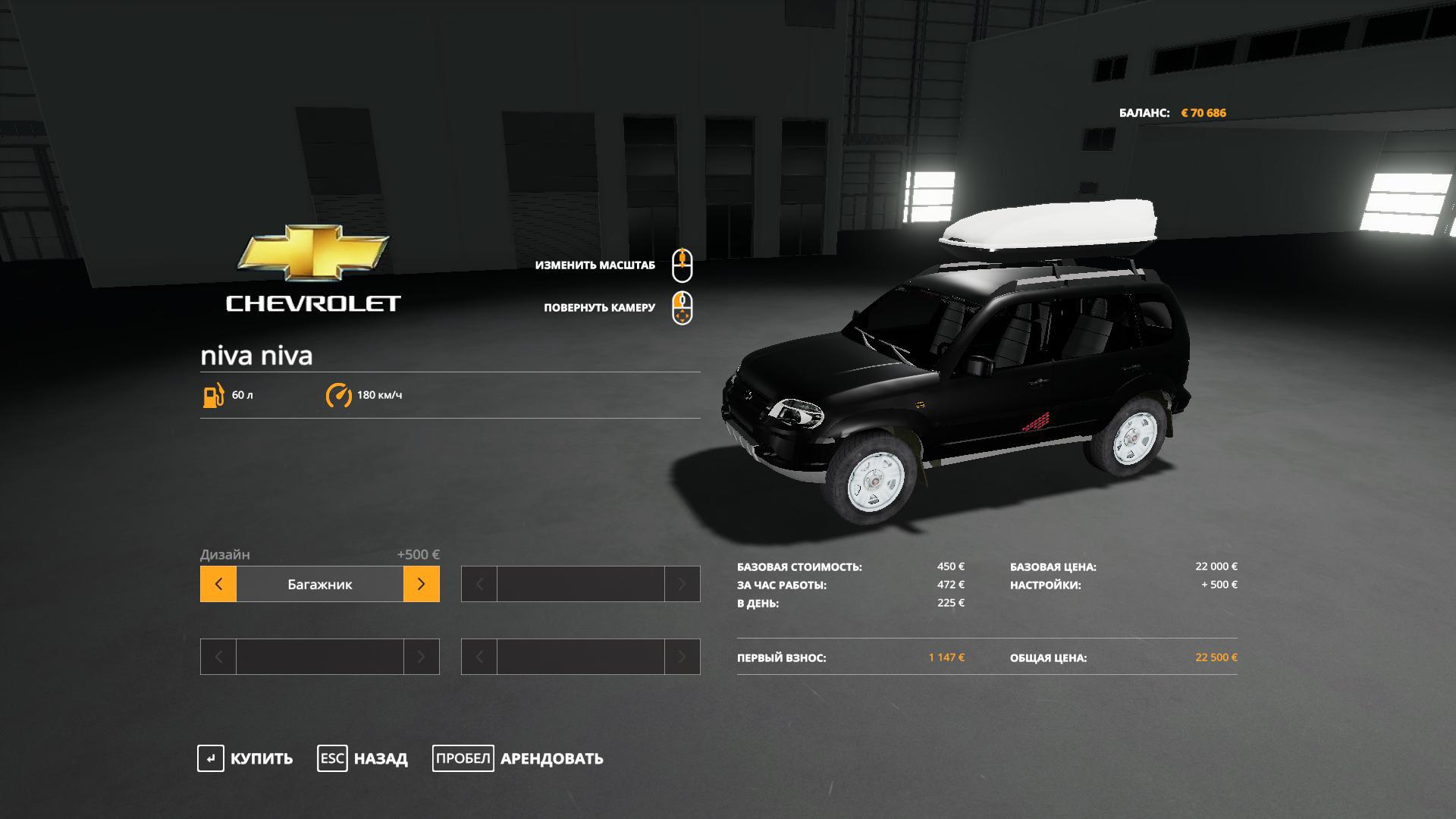Select next Дизайн option with right arrow
This screenshot has height=819, width=1456.
click(421, 584)
